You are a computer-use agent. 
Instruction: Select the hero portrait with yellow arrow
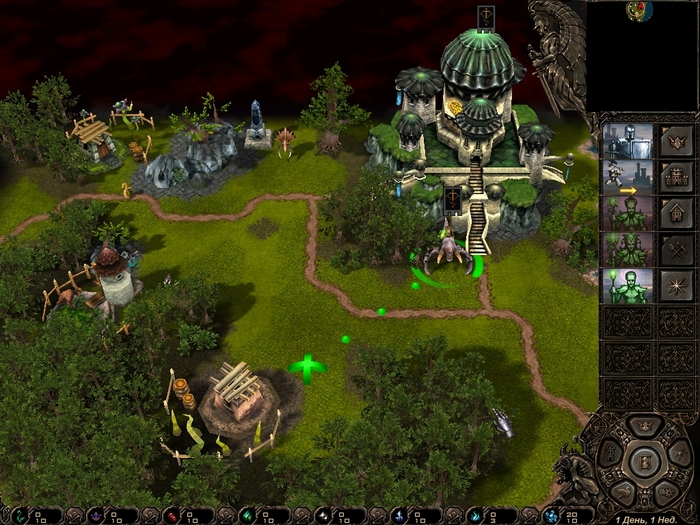click(626, 177)
